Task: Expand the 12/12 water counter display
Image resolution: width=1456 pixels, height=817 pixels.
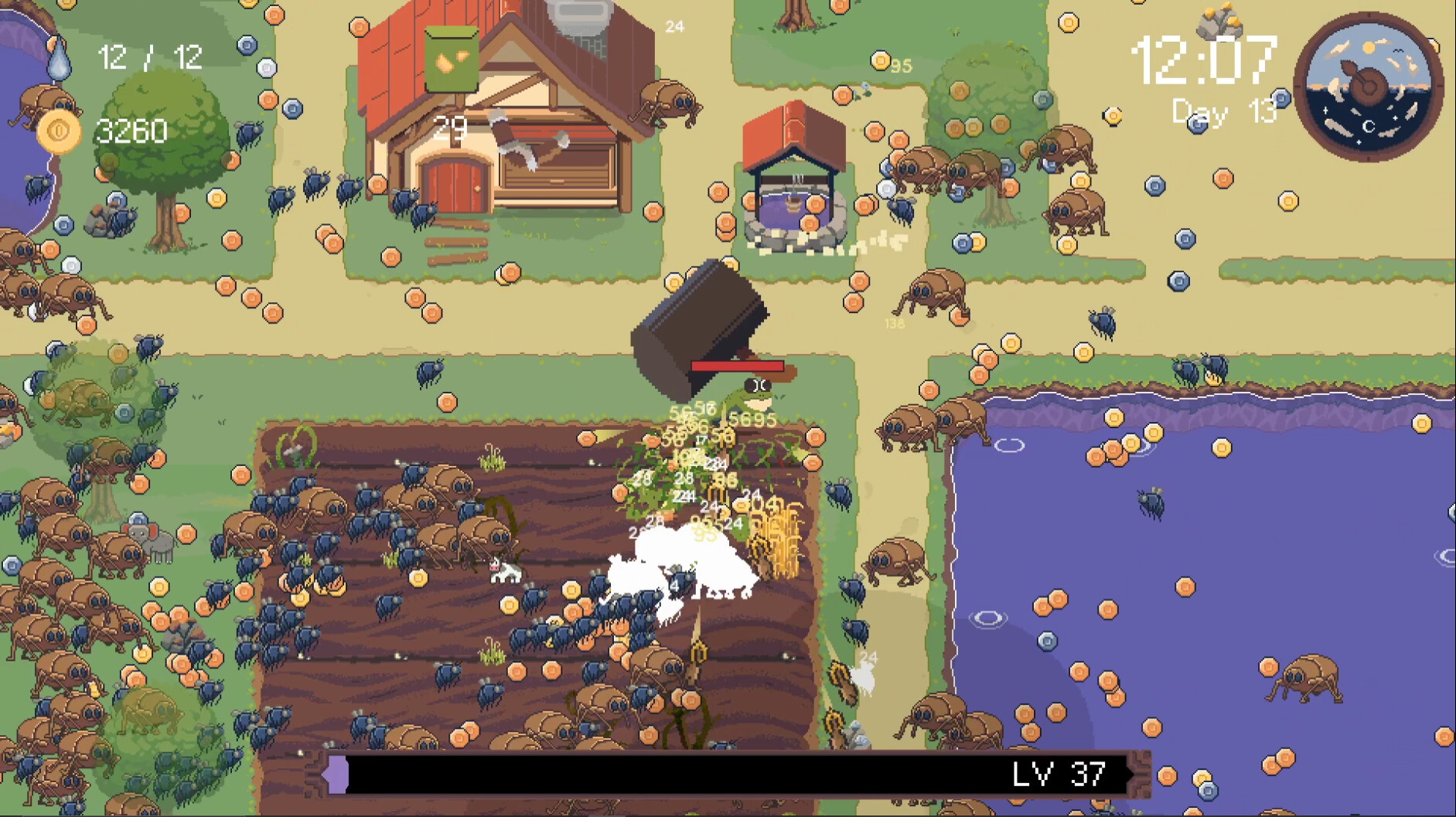Action: (x=151, y=55)
